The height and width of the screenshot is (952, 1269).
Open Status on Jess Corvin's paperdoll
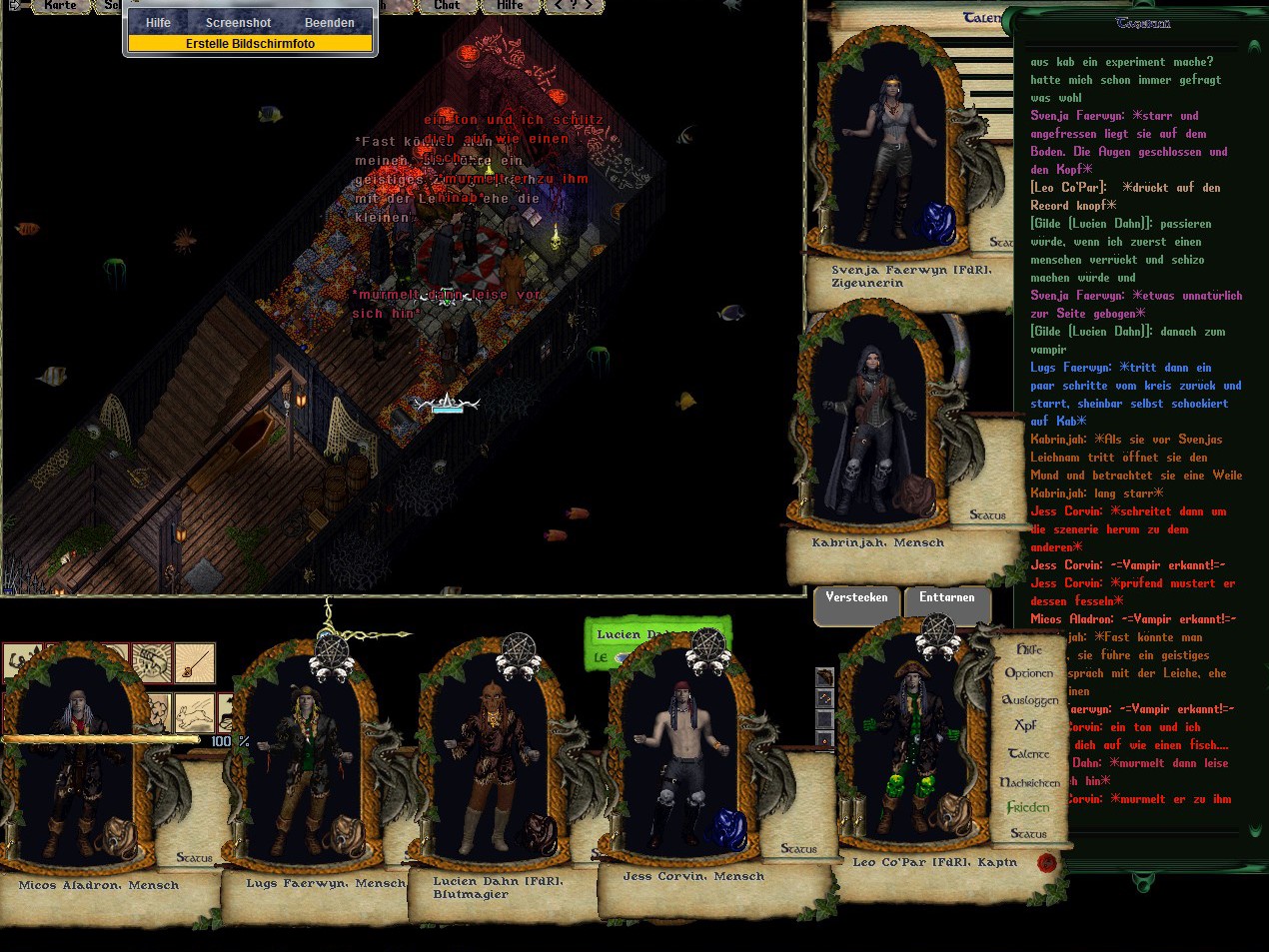(798, 849)
